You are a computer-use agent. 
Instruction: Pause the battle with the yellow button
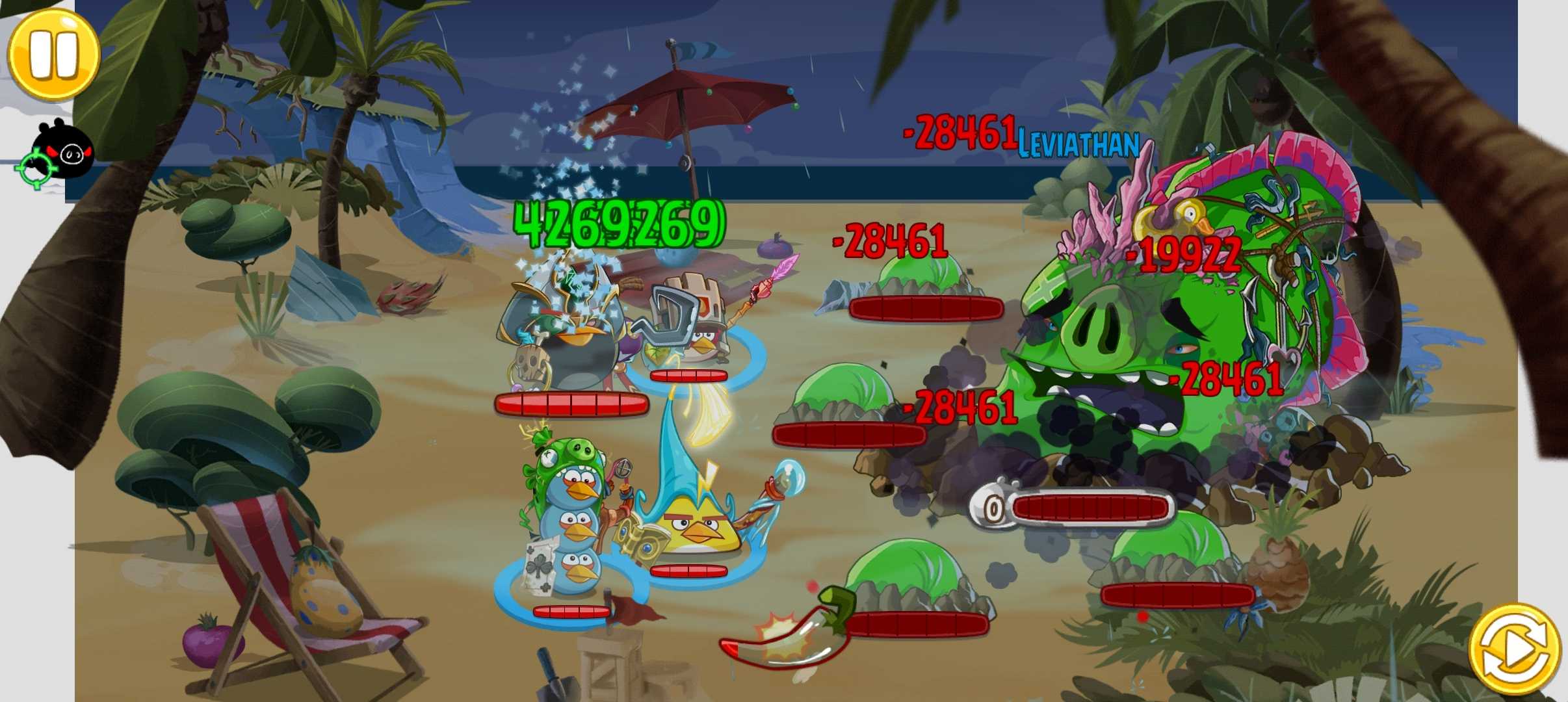point(53,54)
